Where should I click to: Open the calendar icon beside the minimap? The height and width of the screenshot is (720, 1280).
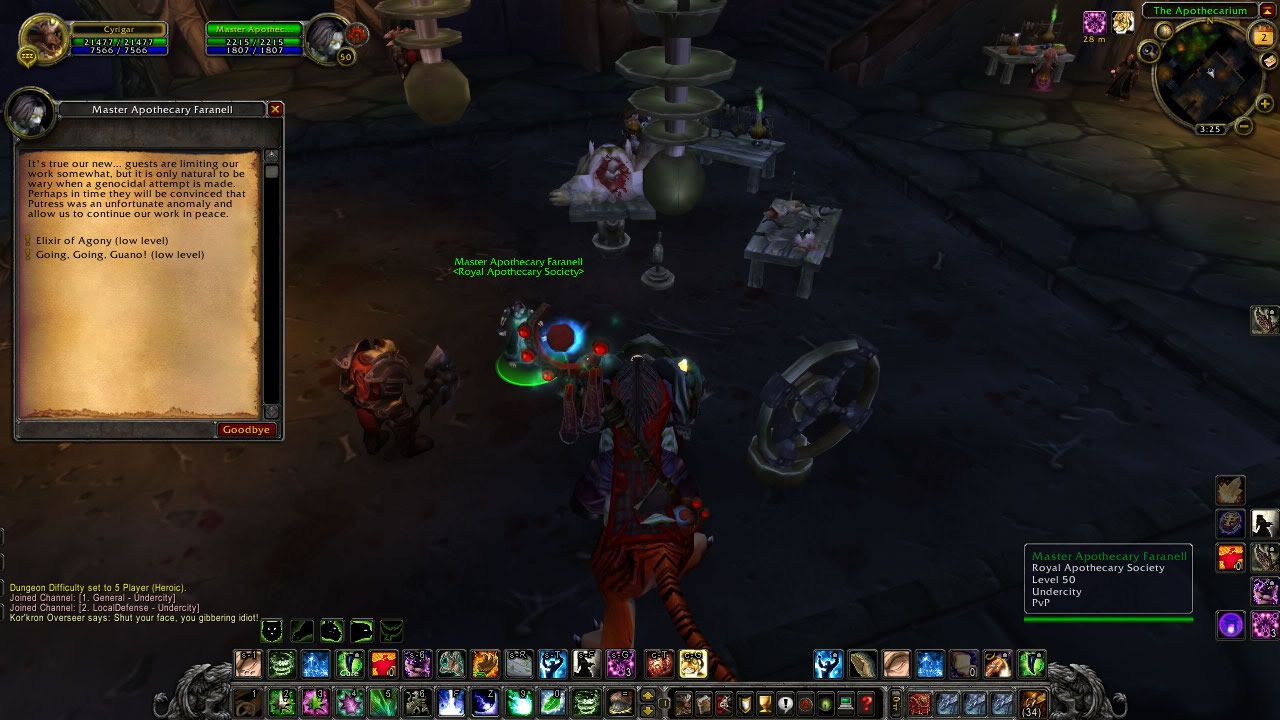coord(1262,36)
